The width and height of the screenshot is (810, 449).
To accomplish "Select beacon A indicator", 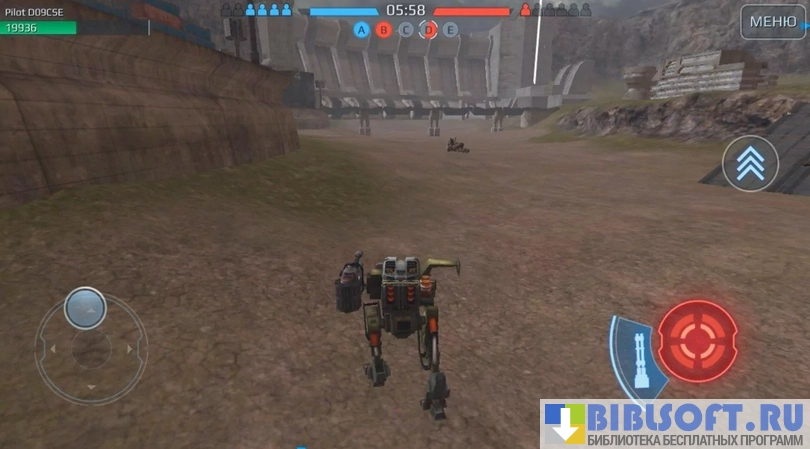I will point(362,30).
